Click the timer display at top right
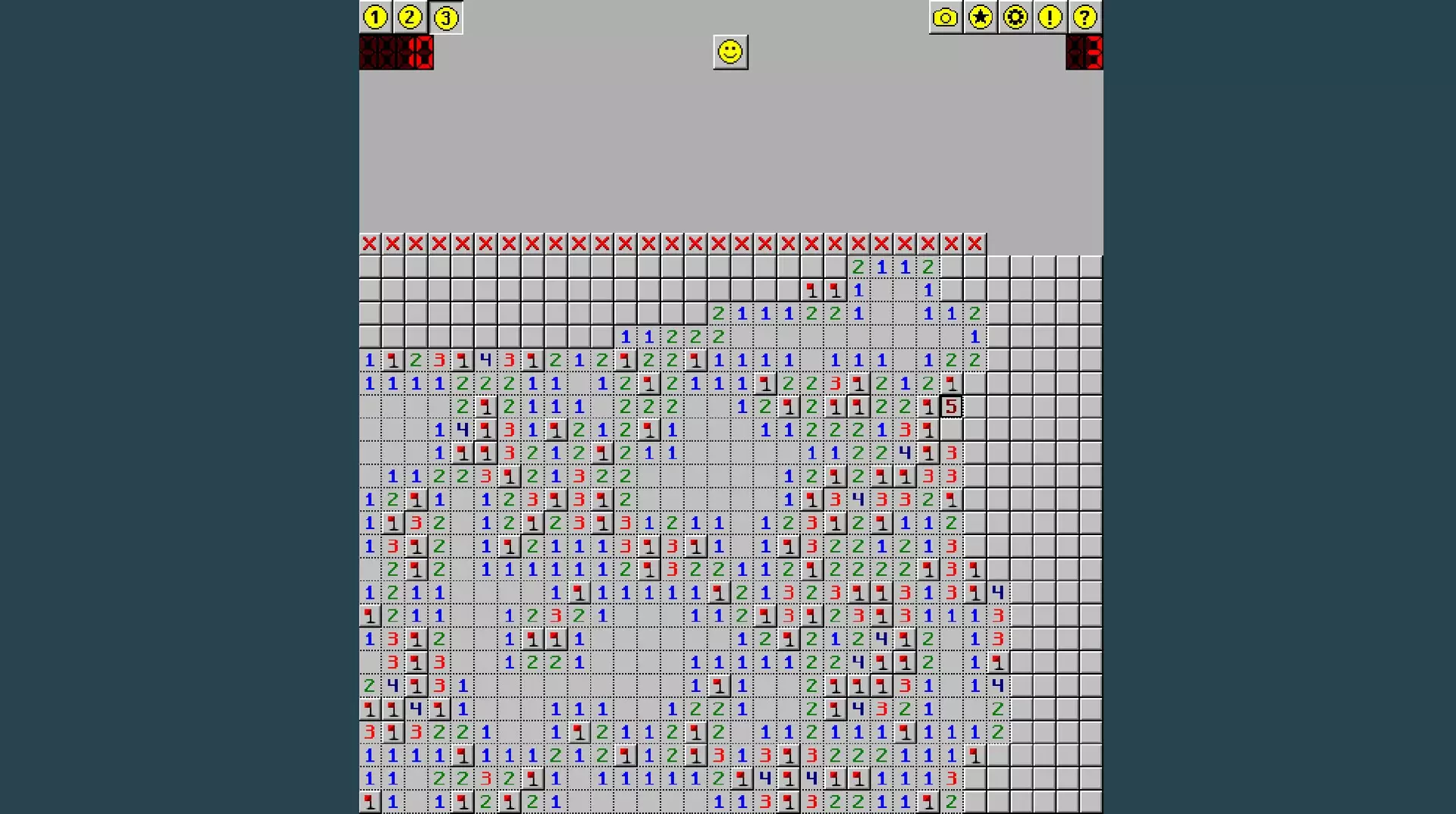Viewport: 1456px width, 814px height. click(1086, 53)
